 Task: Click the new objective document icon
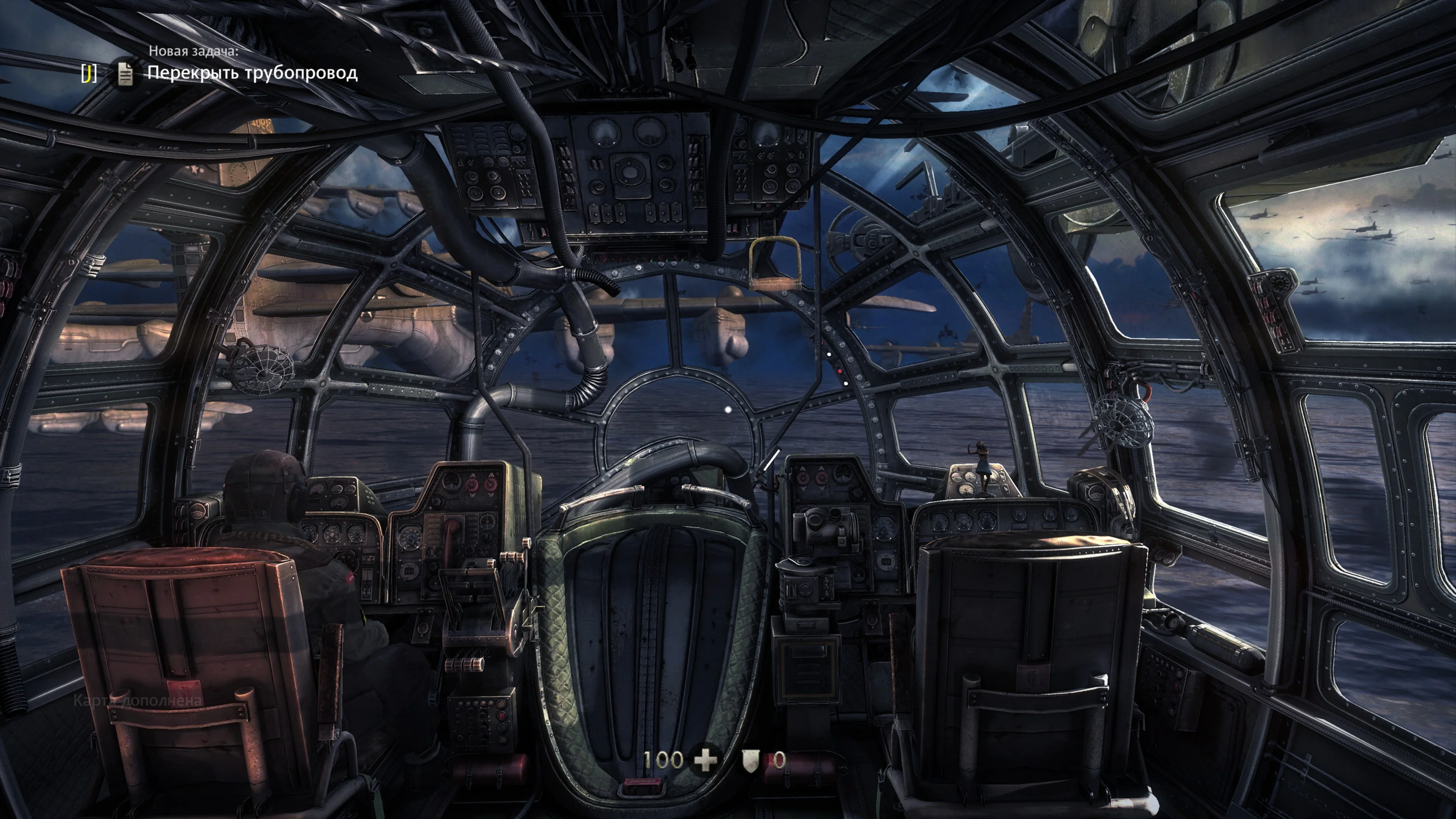[126, 74]
